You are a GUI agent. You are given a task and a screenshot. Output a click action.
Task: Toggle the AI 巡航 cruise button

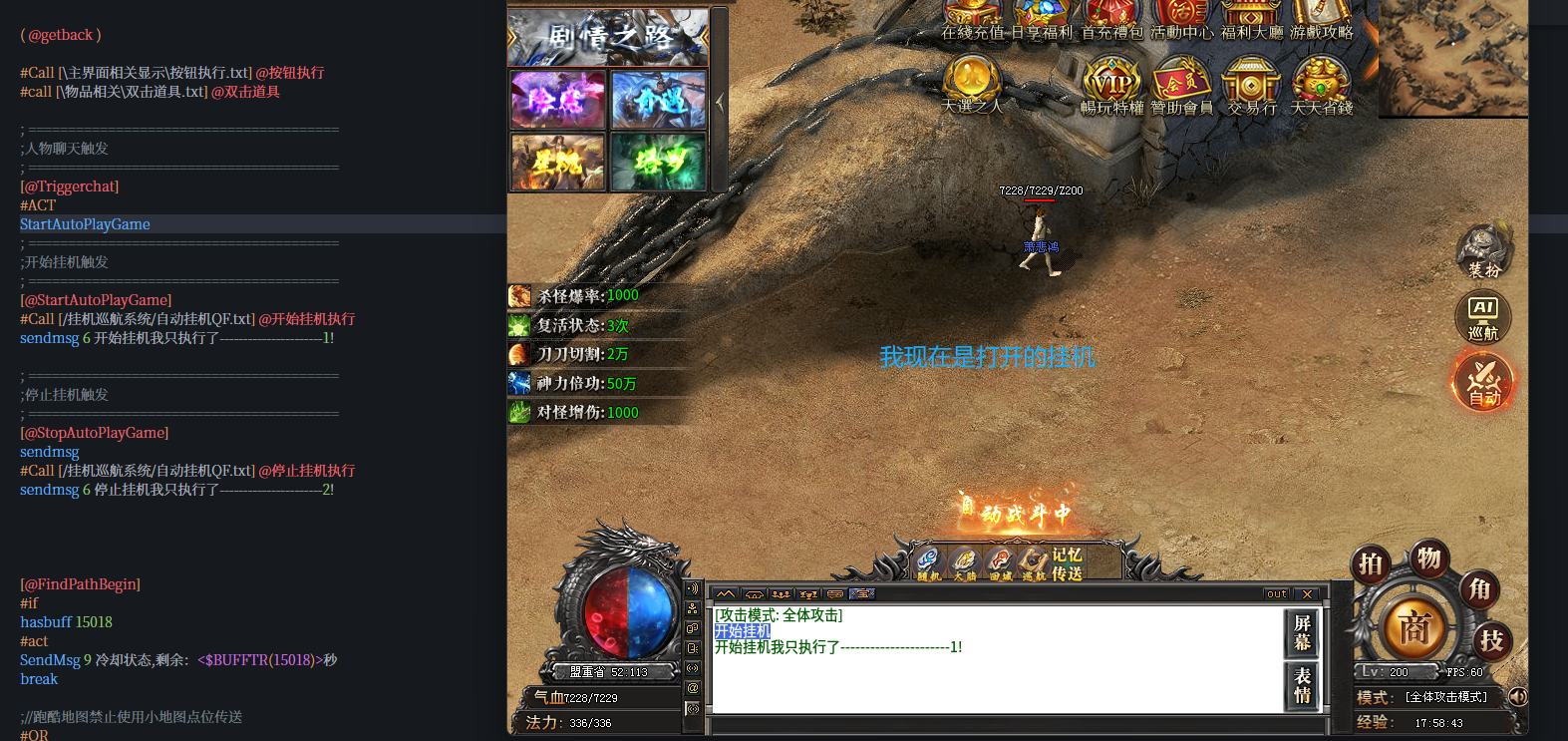(x=1483, y=317)
